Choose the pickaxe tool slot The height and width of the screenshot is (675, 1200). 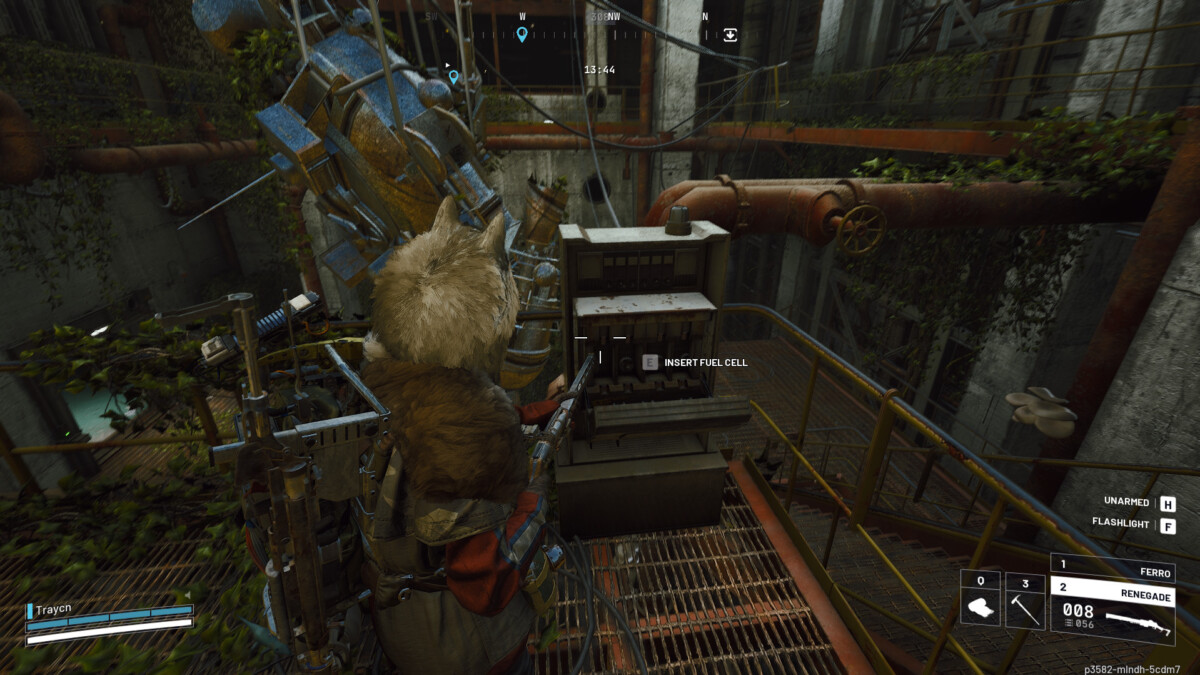pyautogui.click(x=1024, y=599)
